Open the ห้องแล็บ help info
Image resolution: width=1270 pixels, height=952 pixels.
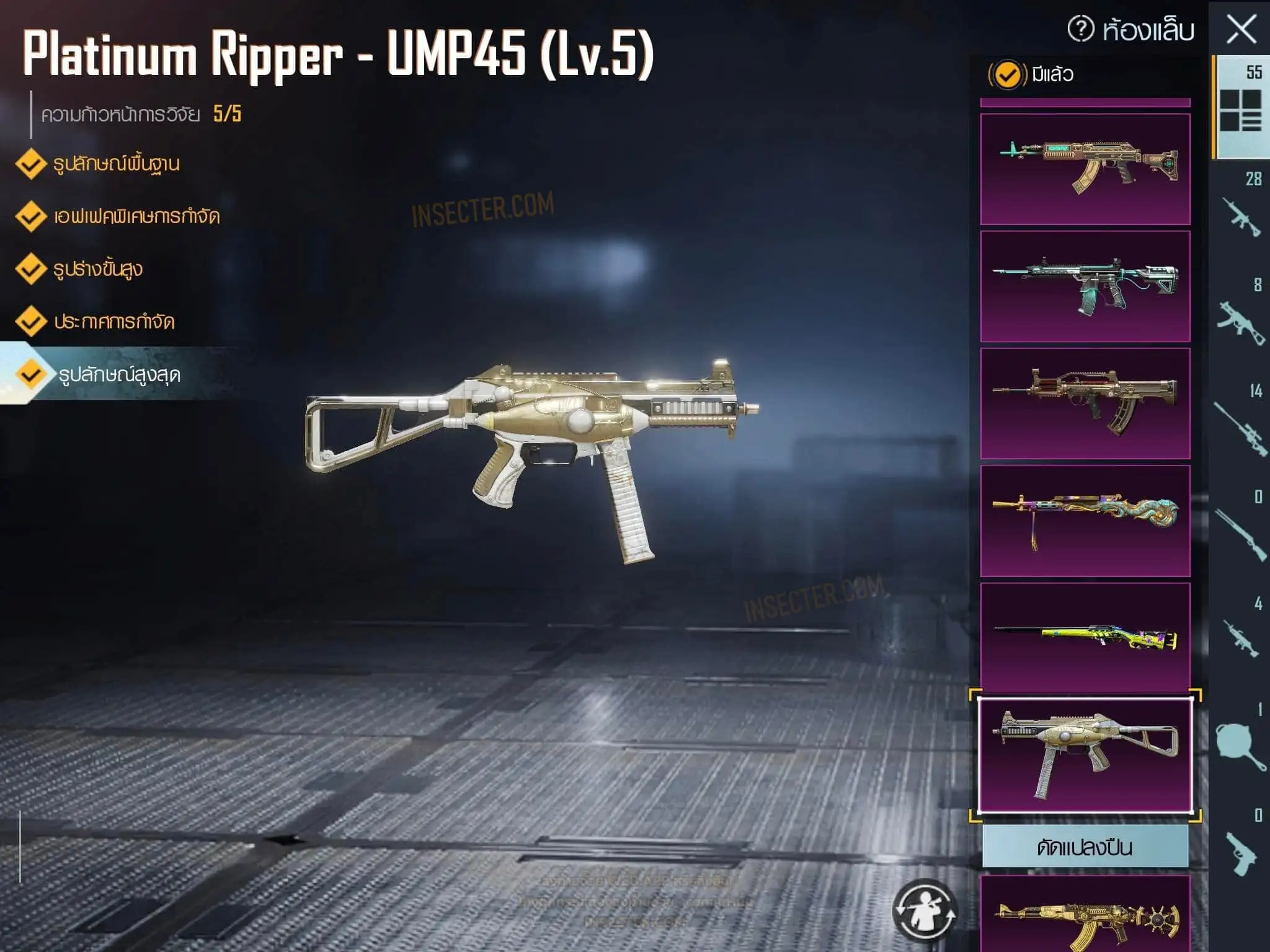(x=1081, y=29)
